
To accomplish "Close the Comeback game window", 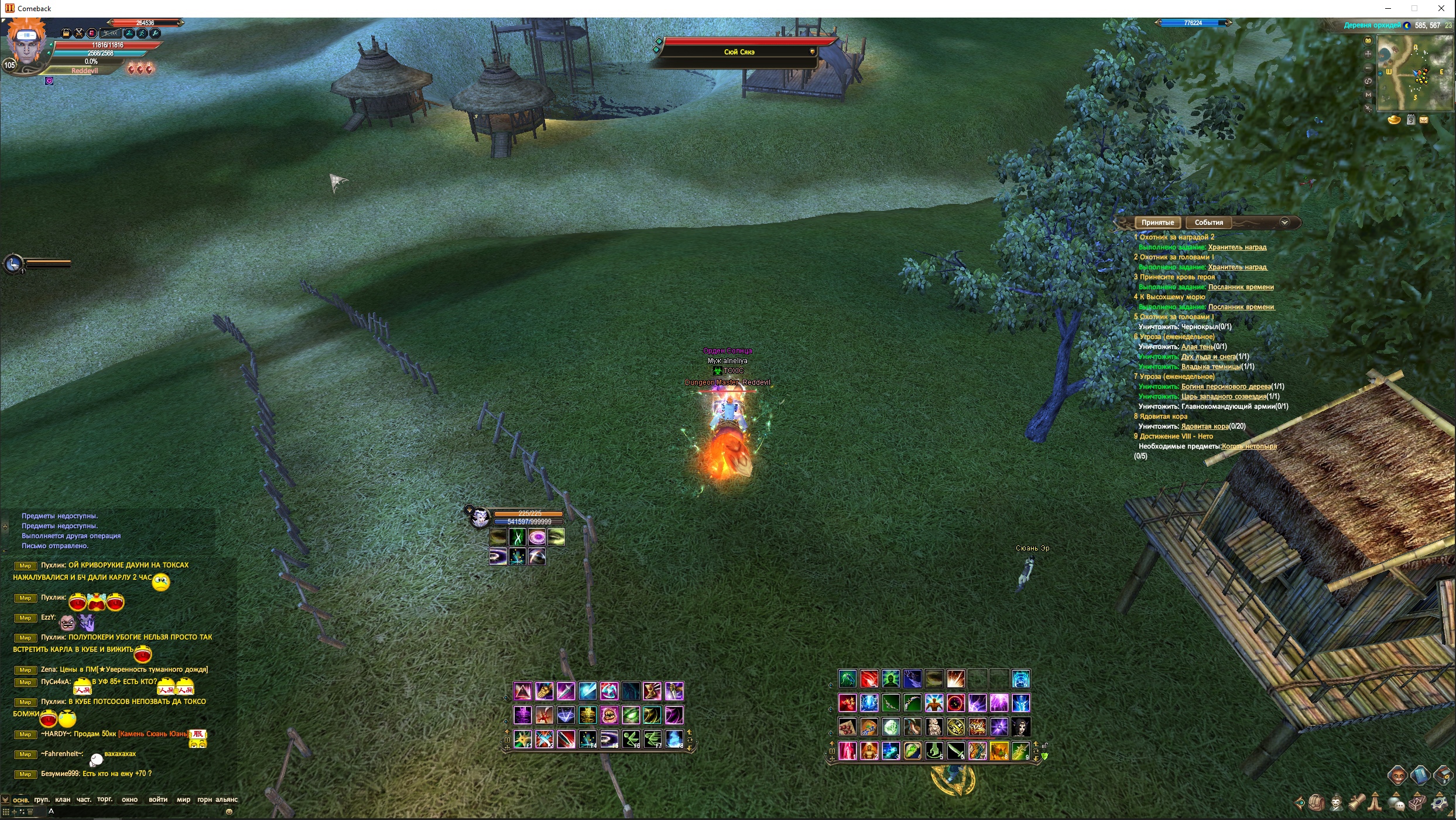I will pyautogui.click(x=1441, y=8).
